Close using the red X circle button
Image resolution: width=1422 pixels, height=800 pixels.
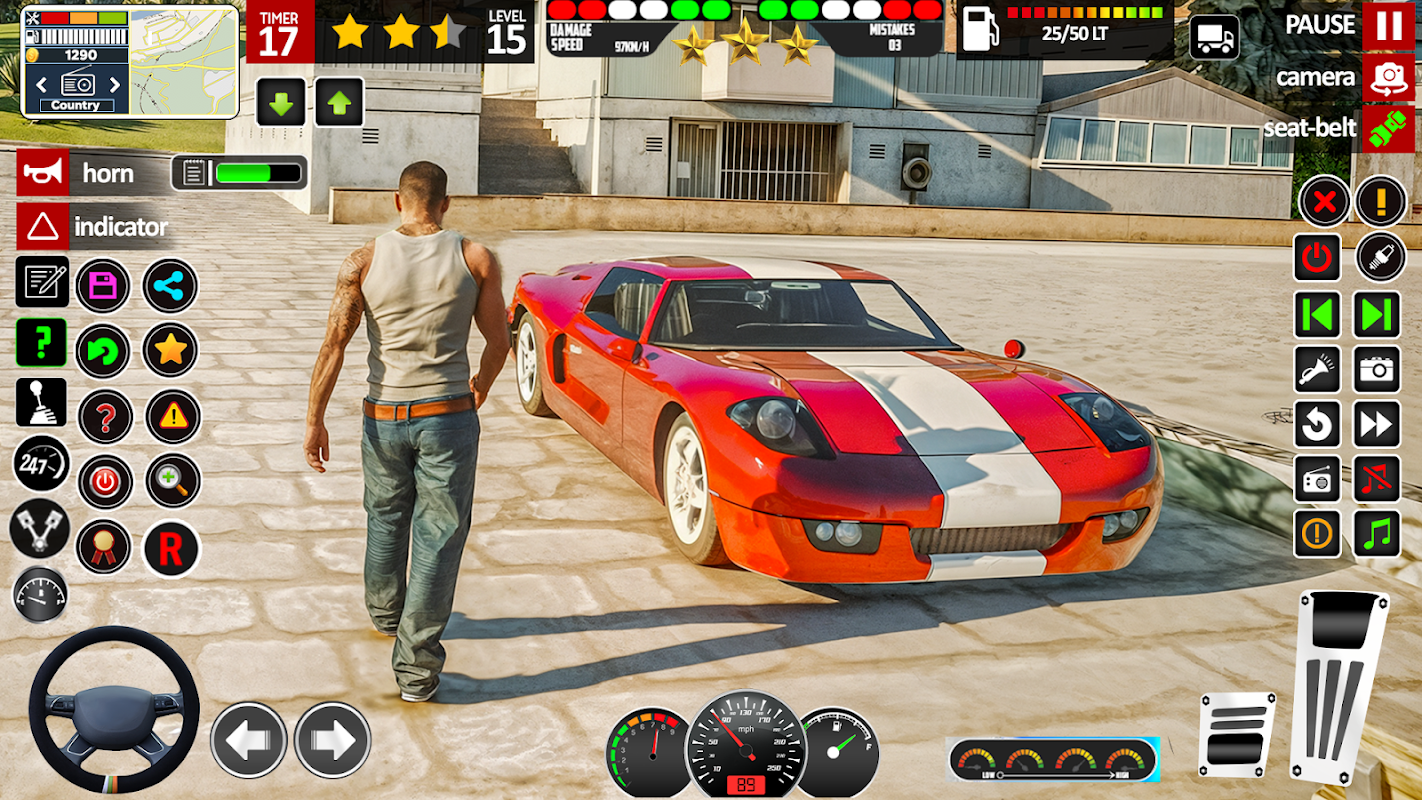pyautogui.click(x=1324, y=203)
